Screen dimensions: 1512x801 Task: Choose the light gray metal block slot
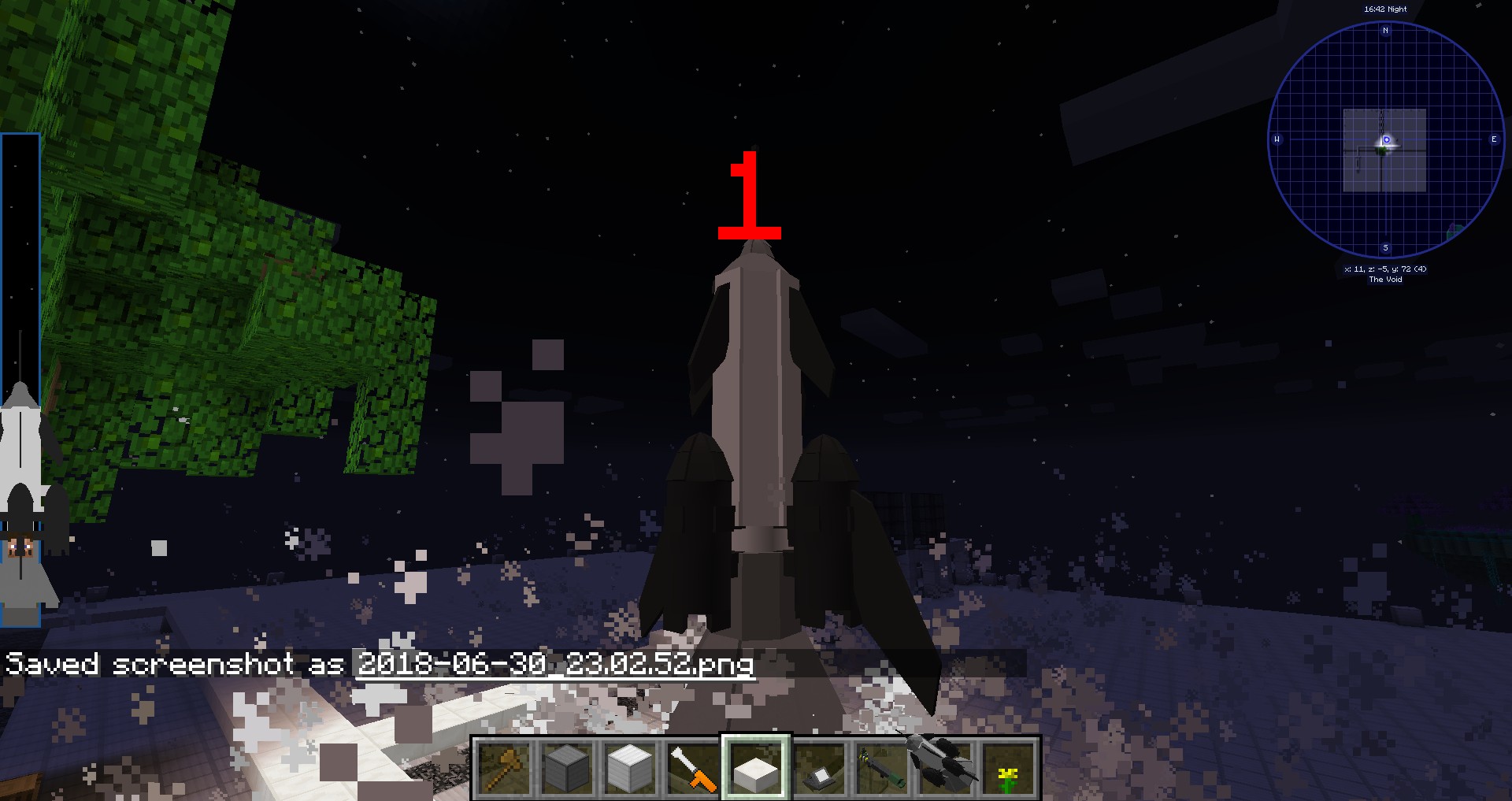(630, 768)
